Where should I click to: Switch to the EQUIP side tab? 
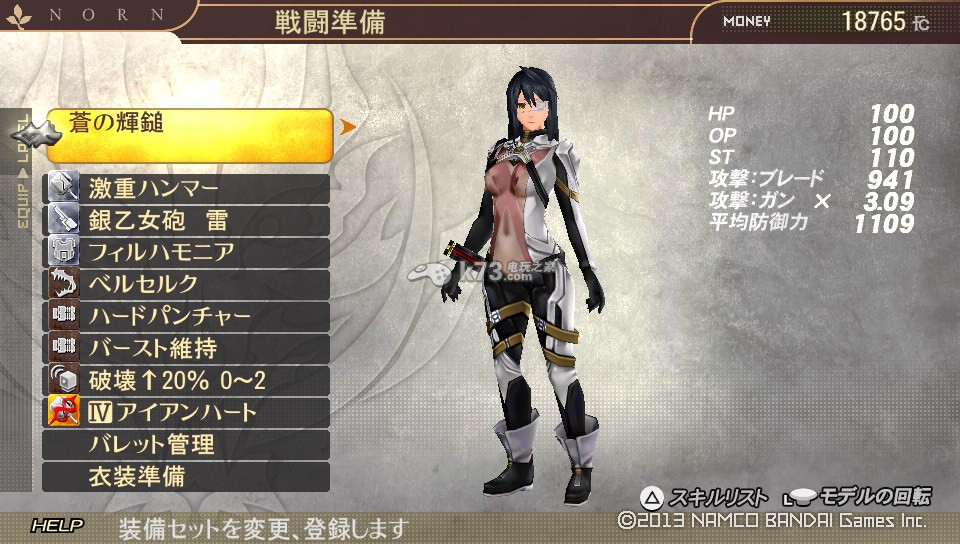pos(22,205)
